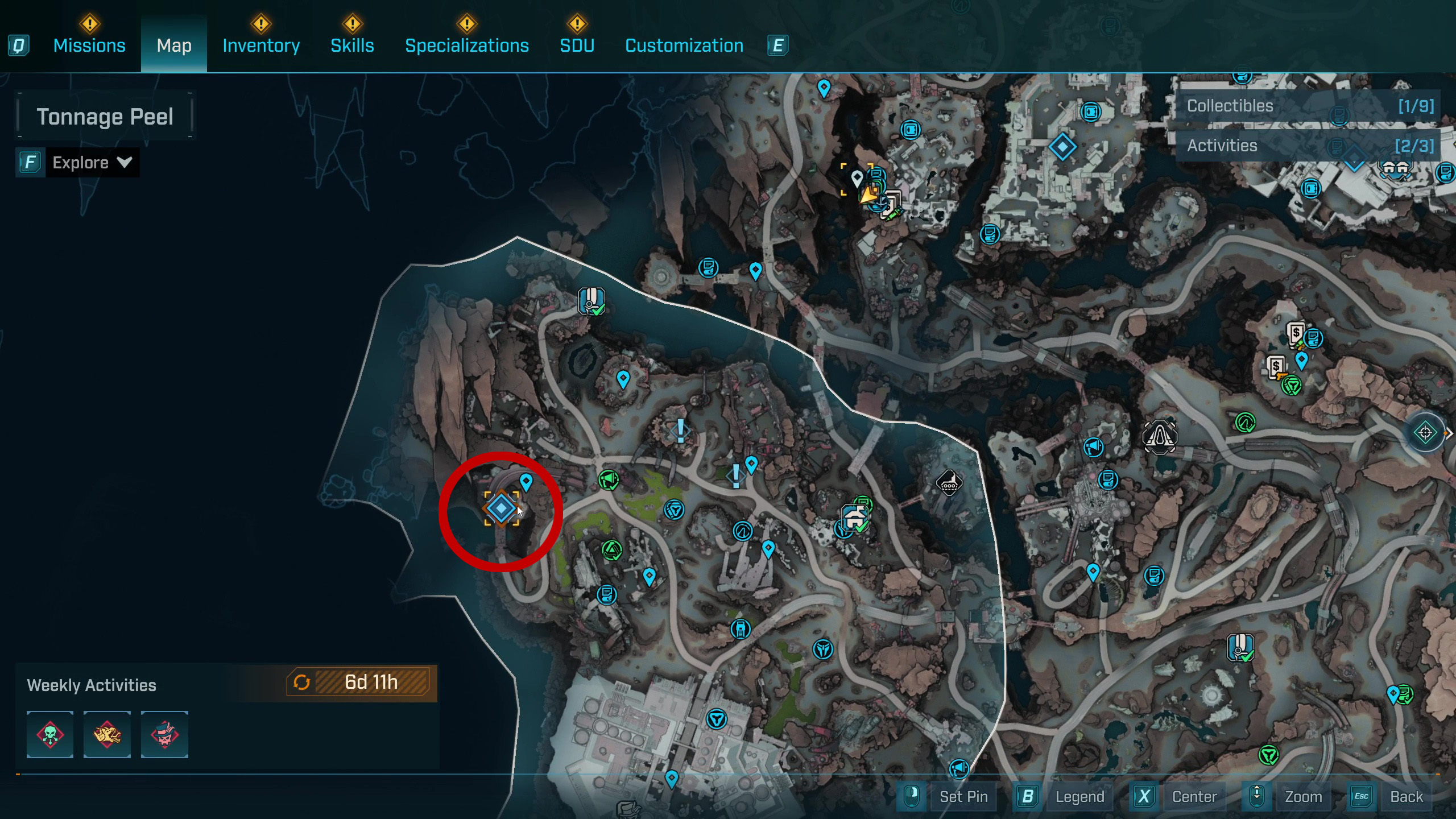Open the SDU tab

pyautogui.click(x=577, y=45)
